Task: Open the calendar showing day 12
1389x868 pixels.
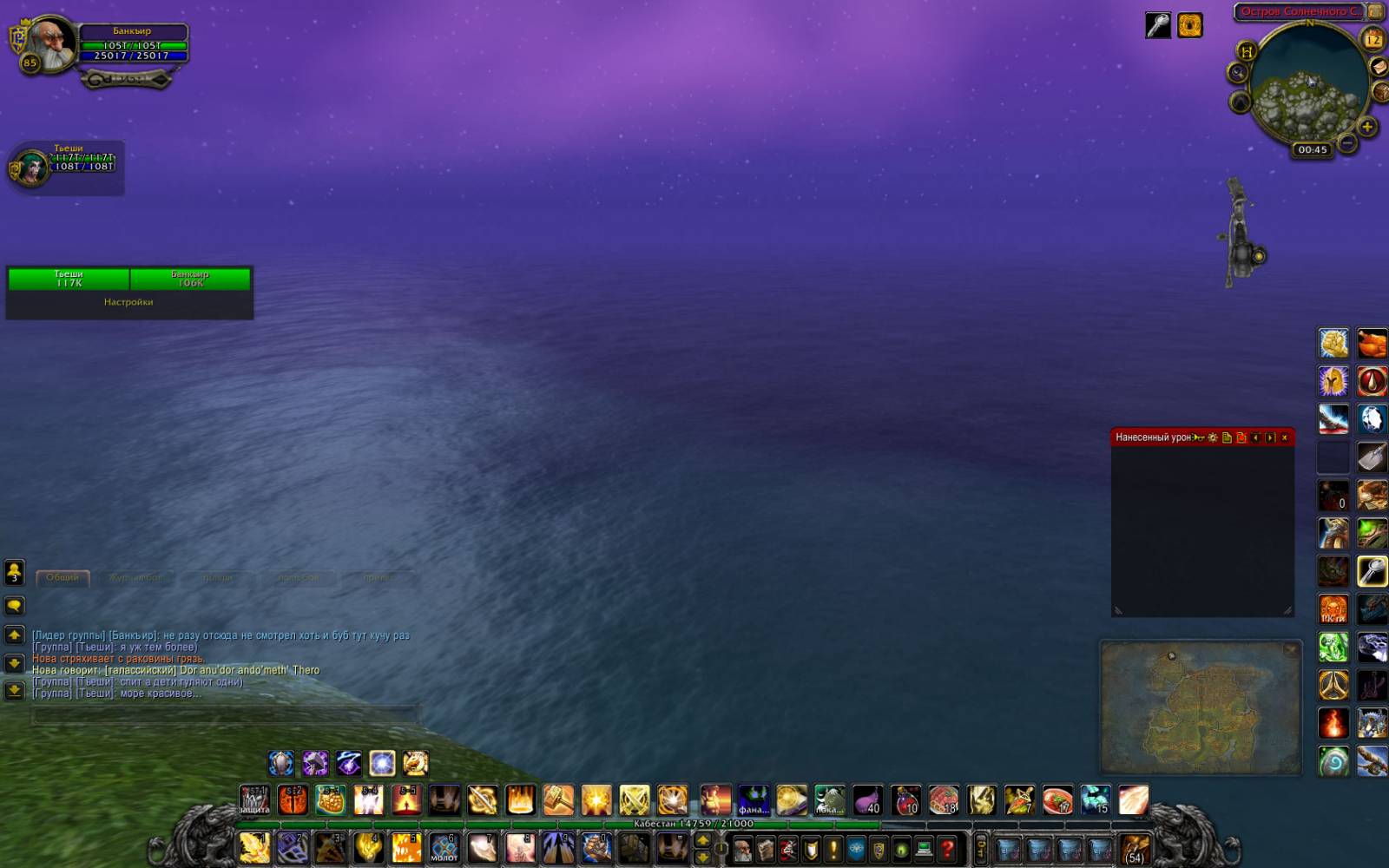Action: click(1373, 39)
